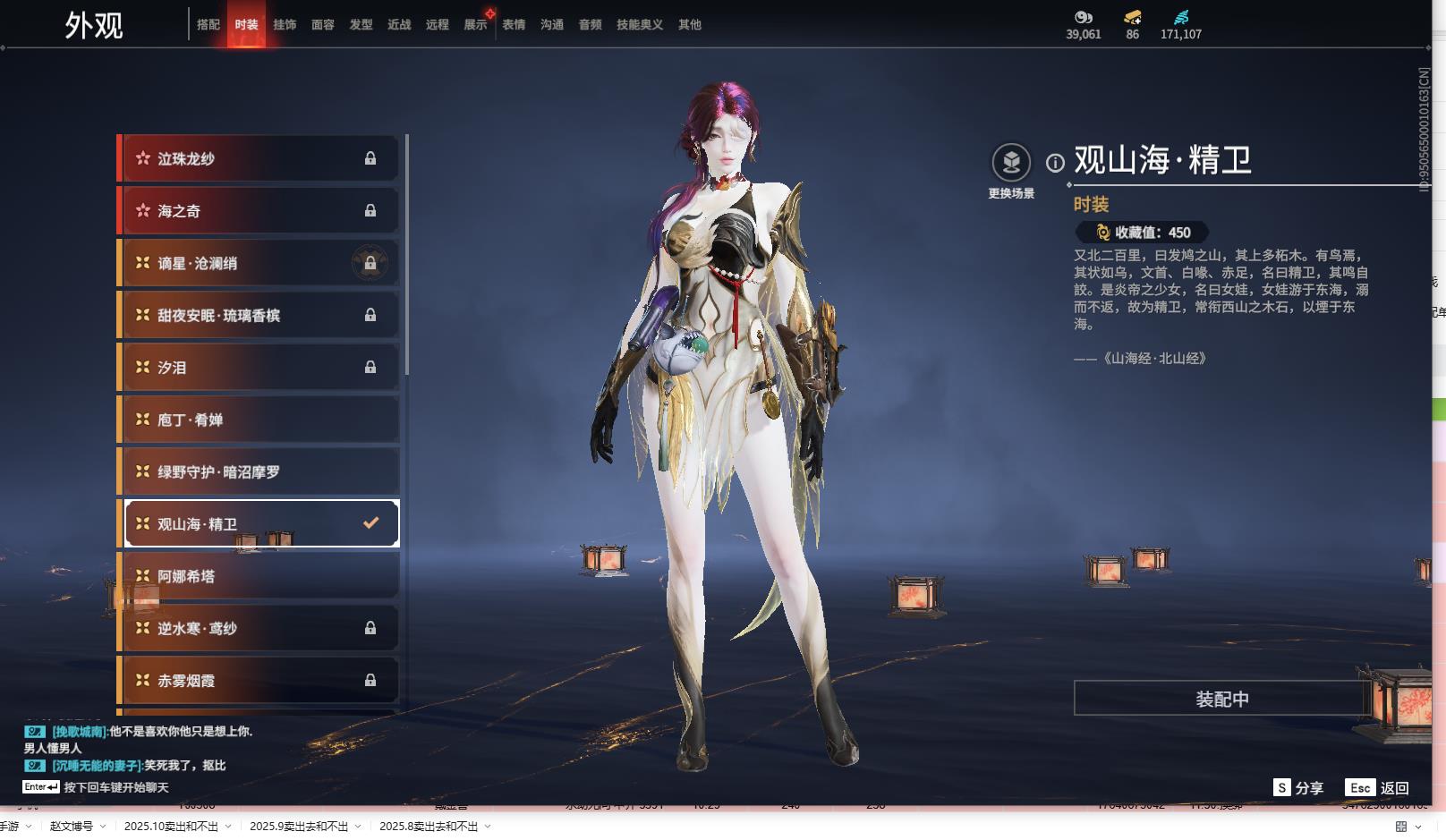The width and height of the screenshot is (1446, 840).
Task: Select the 海之奇 outfit entry
Action: [x=259, y=211]
